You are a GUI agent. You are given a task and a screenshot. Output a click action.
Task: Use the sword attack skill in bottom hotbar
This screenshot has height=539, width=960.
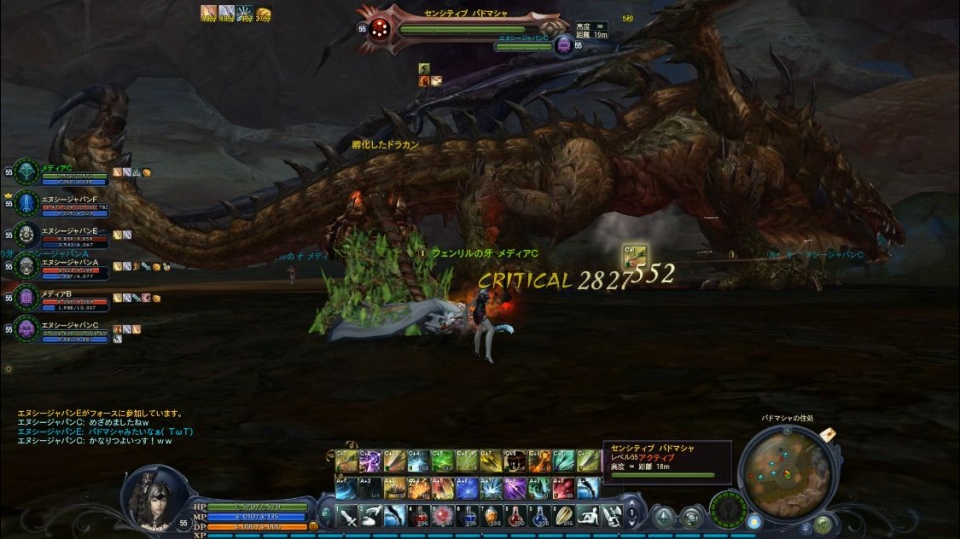pyautogui.click(x=347, y=515)
